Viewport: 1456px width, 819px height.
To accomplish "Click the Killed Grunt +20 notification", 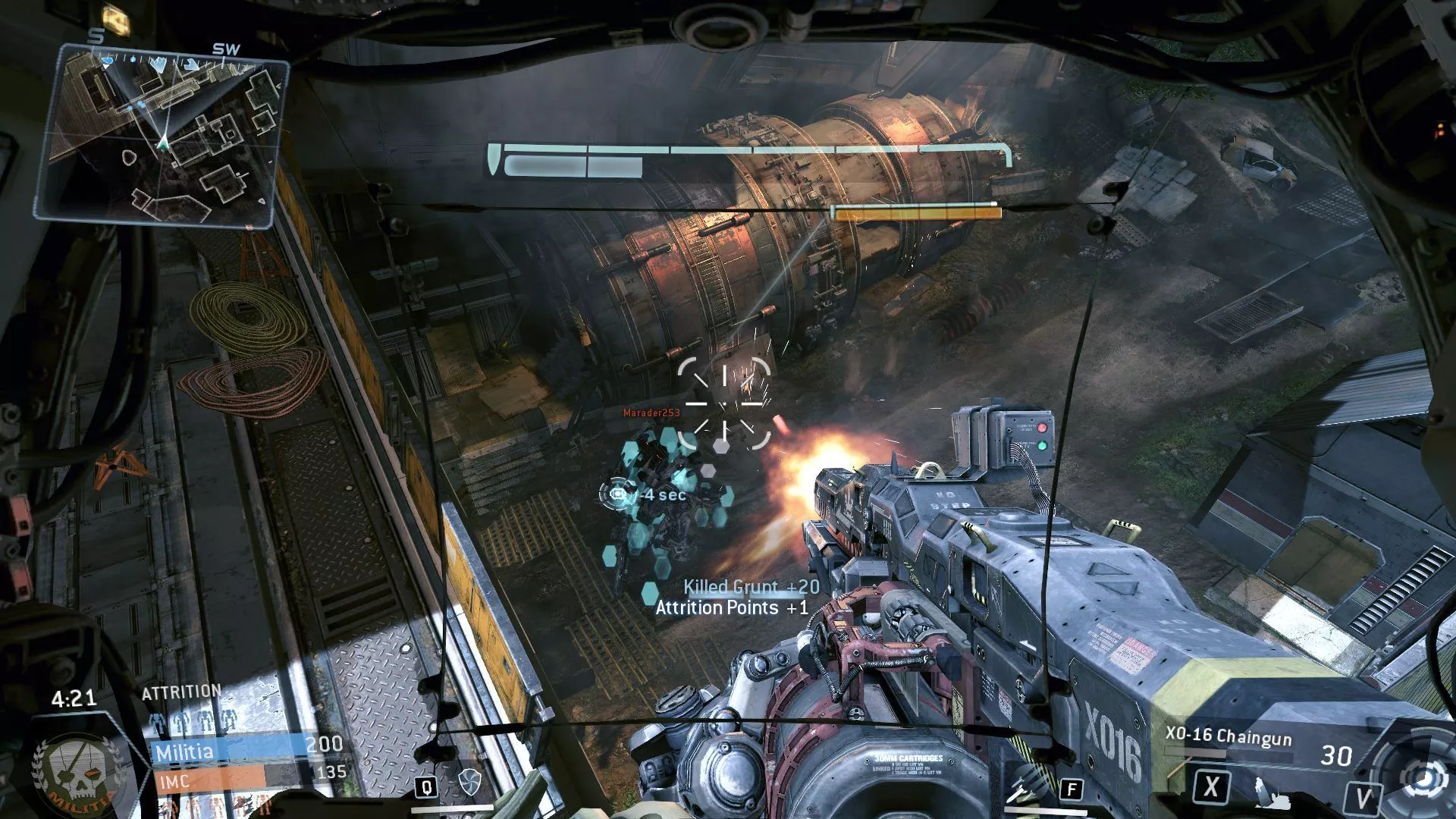I will pos(751,586).
